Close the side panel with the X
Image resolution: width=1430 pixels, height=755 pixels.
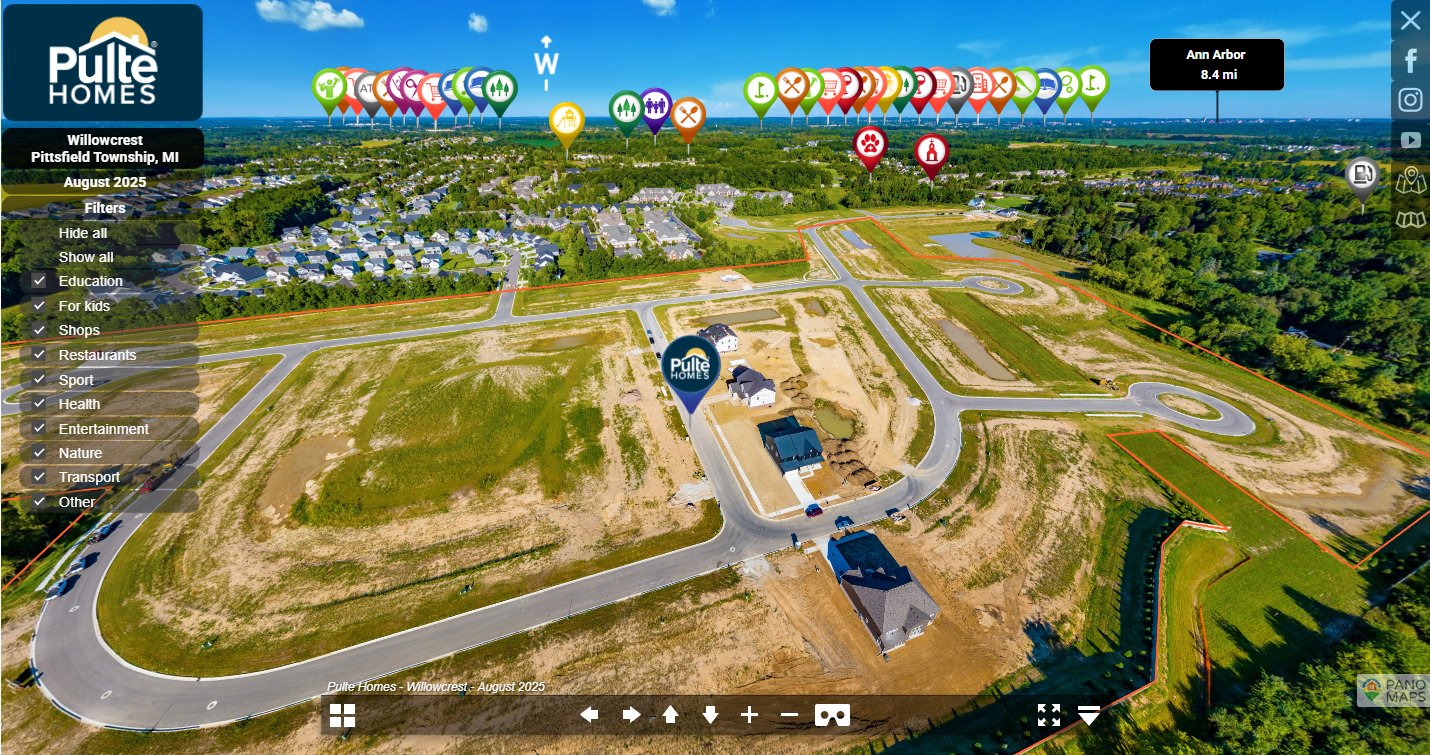pos(1410,20)
